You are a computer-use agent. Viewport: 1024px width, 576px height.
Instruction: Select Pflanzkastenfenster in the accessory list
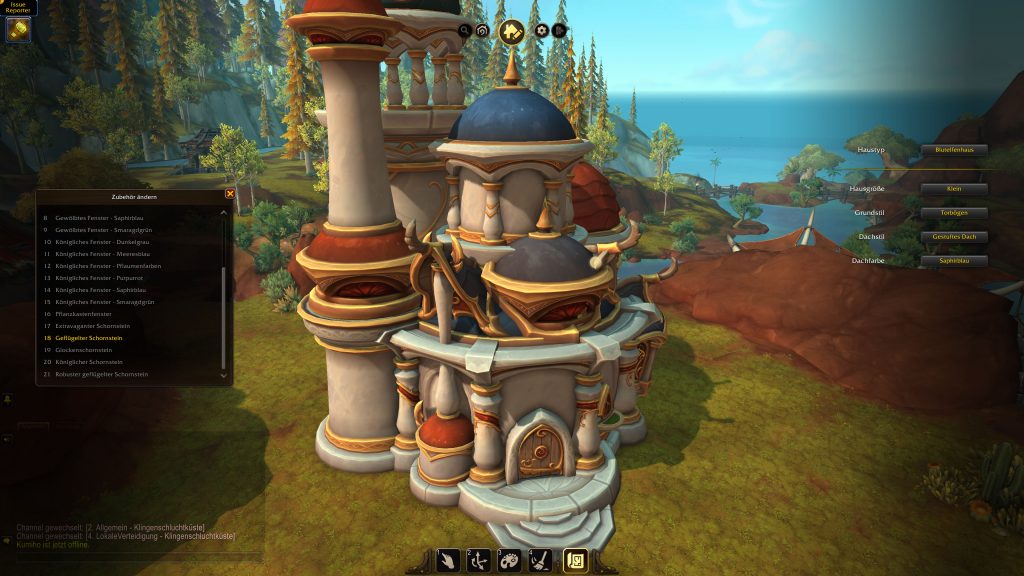[82, 314]
